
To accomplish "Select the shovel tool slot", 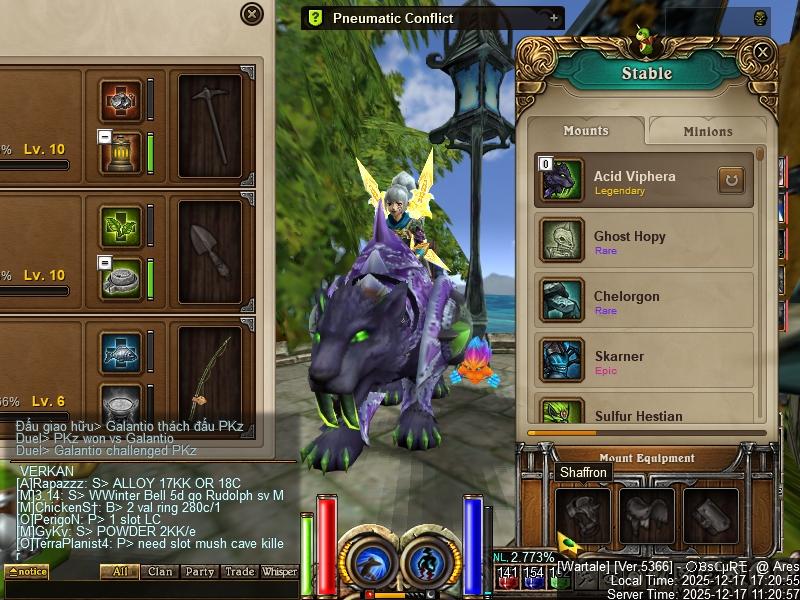I will 210,250.
